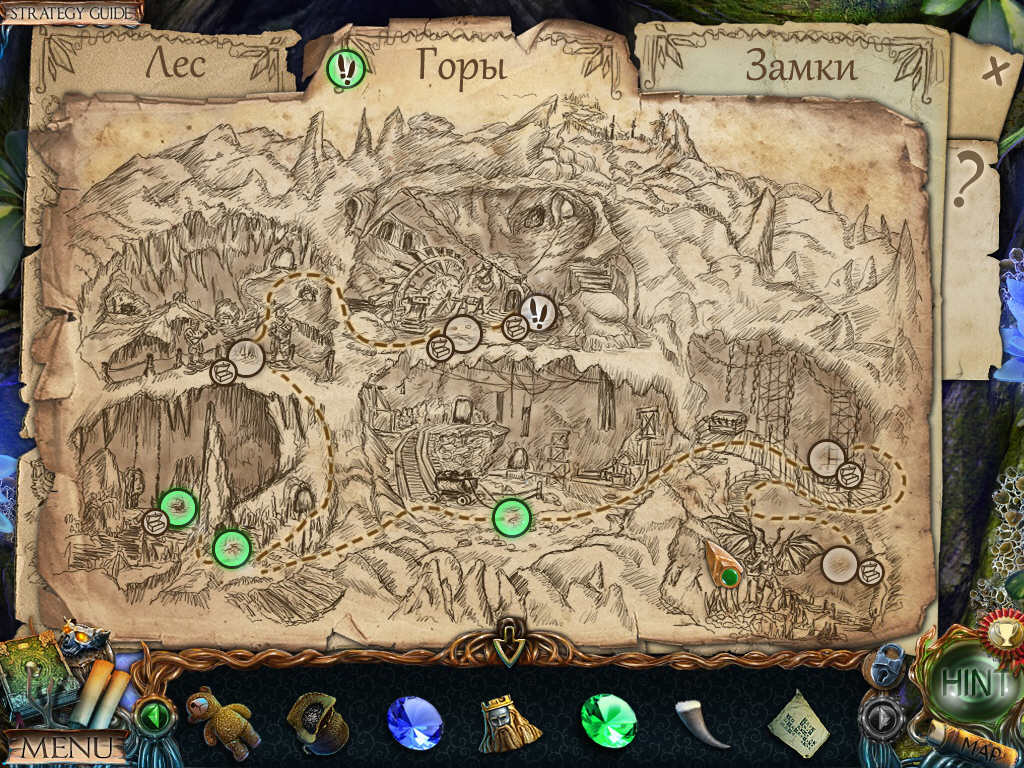The height and width of the screenshot is (768, 1024).
Task: Switch to the Лес map tab
Action: [176, 64]
